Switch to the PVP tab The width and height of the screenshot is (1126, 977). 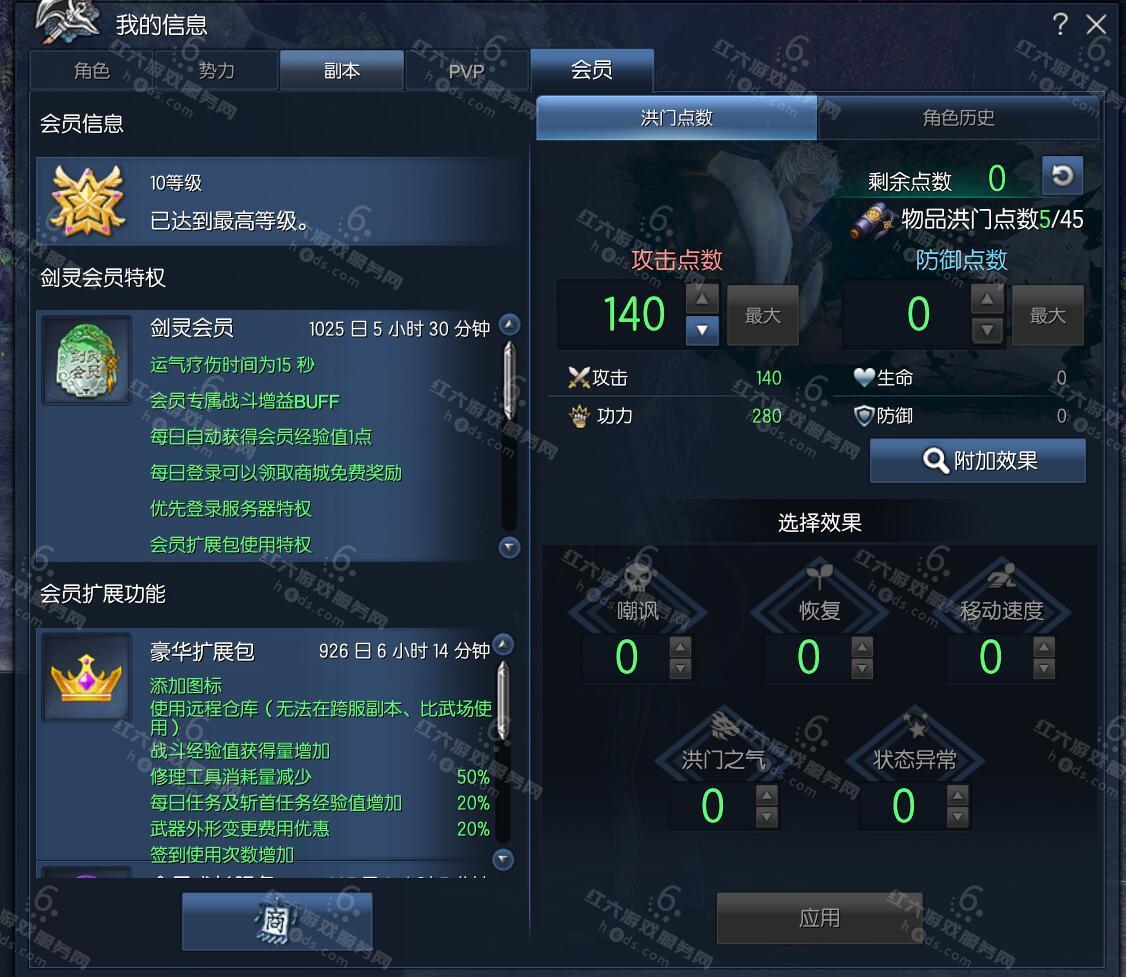tap(466, 71)
